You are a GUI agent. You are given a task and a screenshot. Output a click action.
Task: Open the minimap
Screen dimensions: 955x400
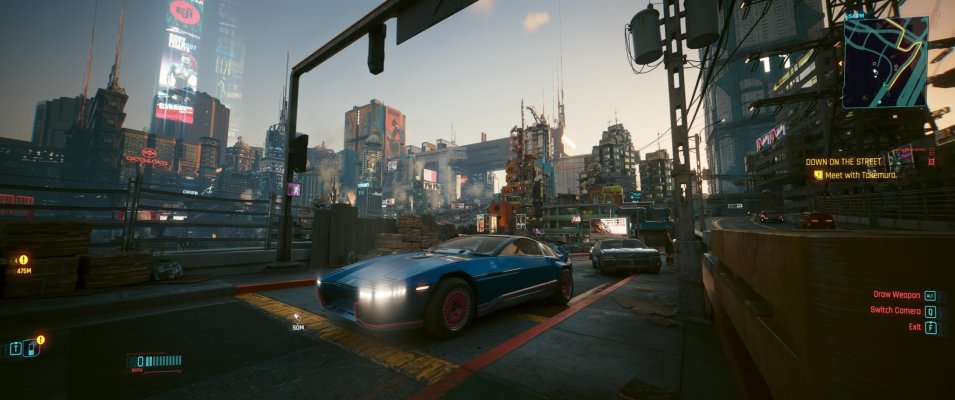[x=884, y=62]
